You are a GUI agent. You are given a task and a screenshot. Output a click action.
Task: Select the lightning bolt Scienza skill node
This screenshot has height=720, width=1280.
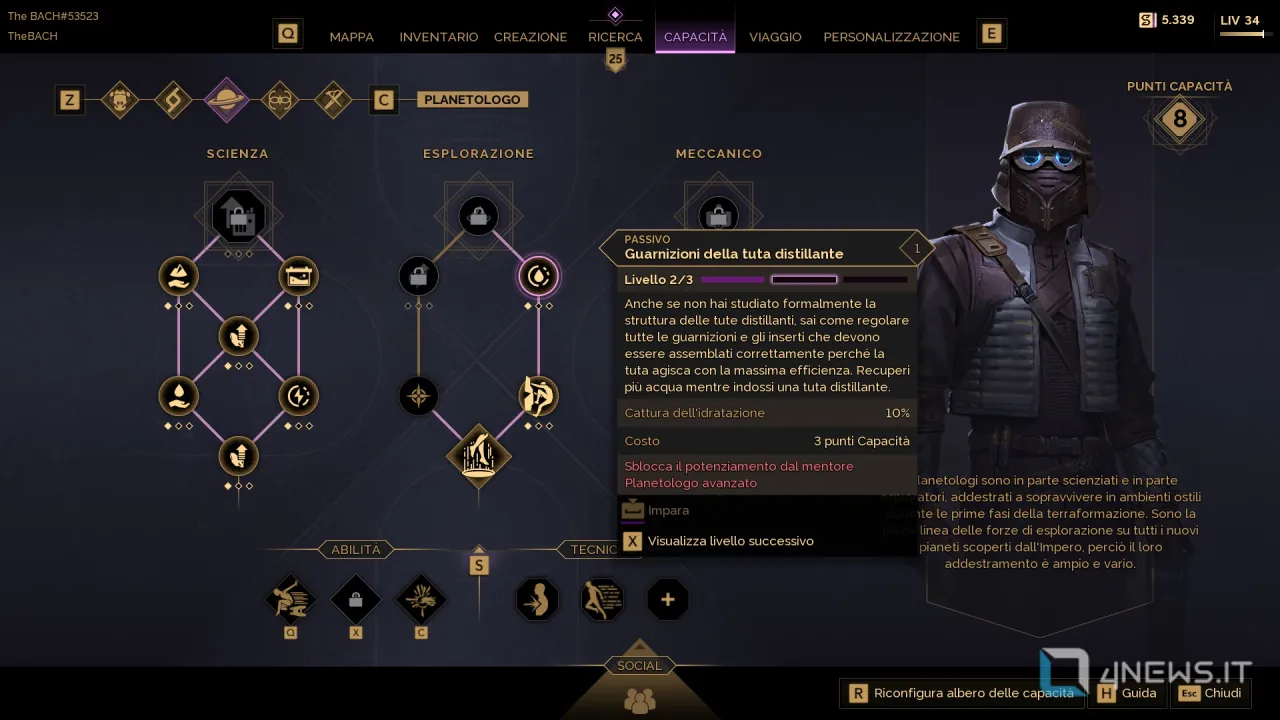[x=298, y=396]
